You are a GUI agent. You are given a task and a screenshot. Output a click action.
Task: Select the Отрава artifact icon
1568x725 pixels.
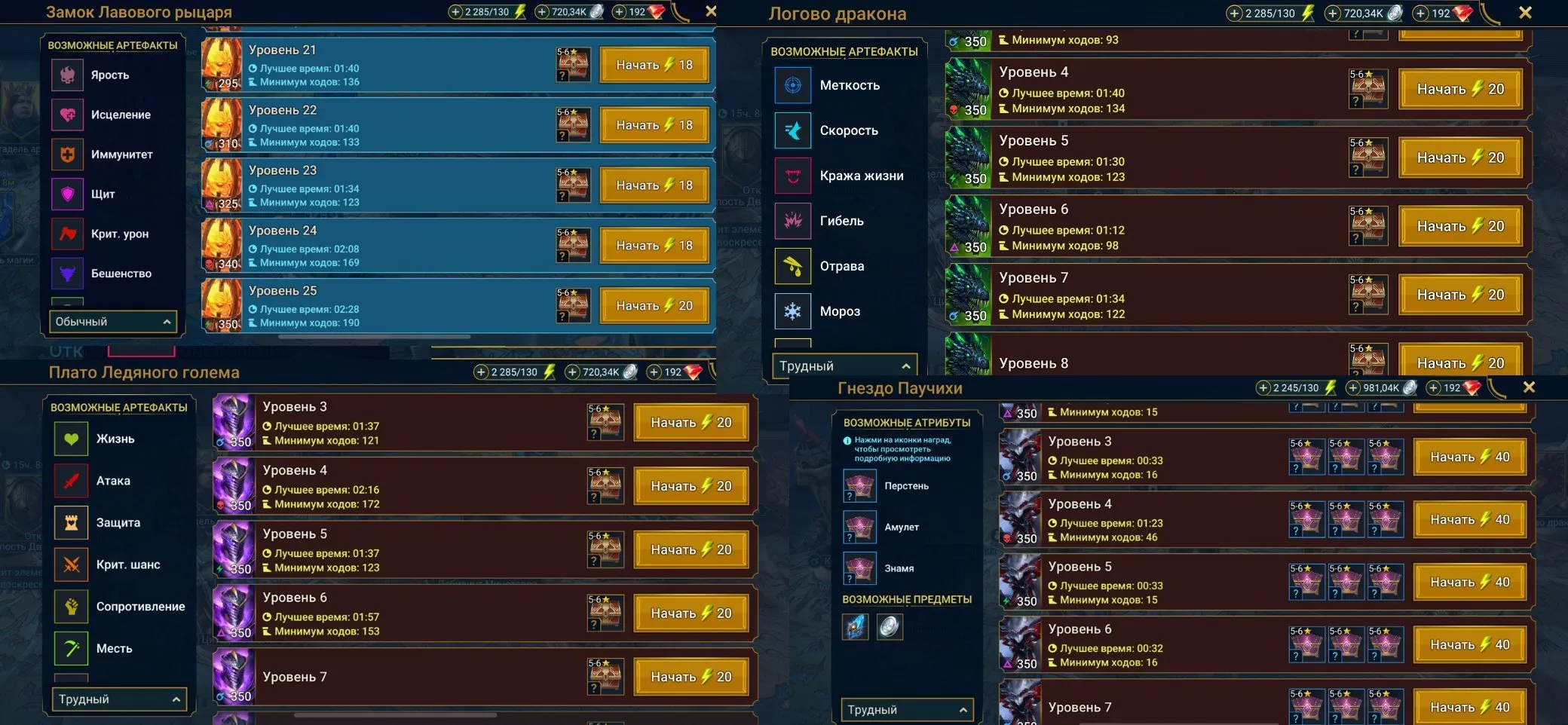(793, 265)
